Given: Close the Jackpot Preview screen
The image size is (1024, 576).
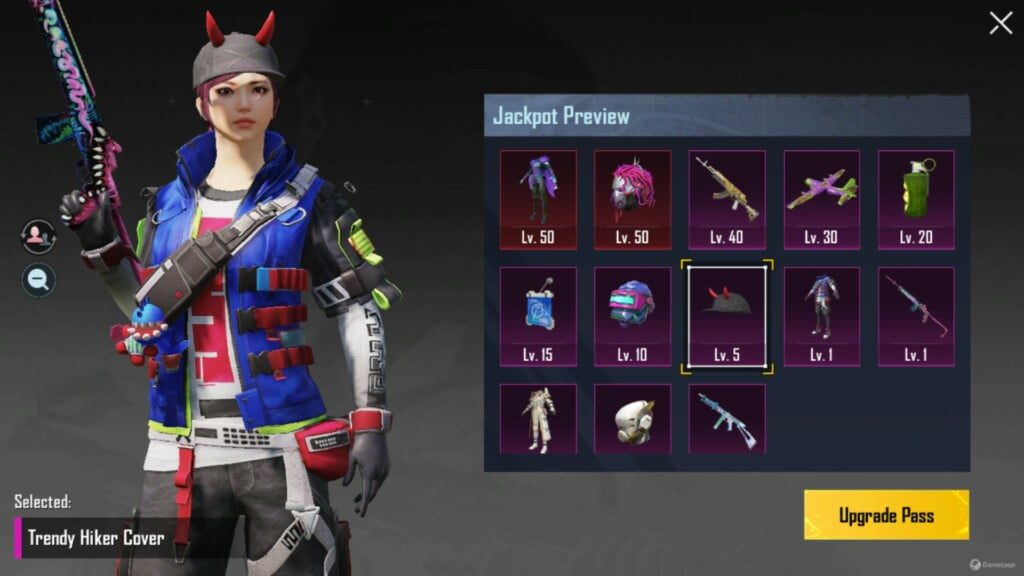Looking at the screenshot, I should (1000, 24).
